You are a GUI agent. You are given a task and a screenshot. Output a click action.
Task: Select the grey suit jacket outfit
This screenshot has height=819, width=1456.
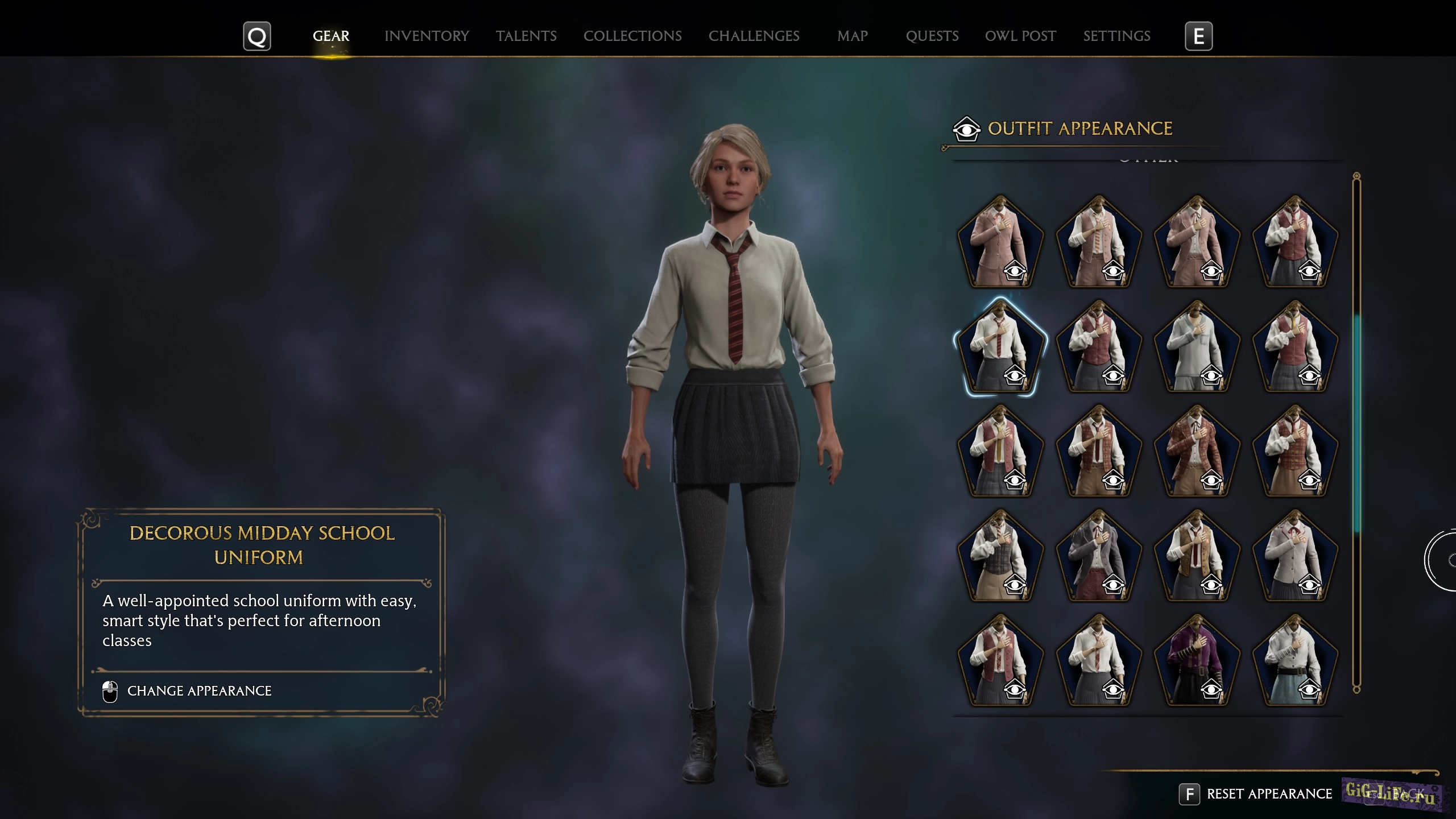1099,555
